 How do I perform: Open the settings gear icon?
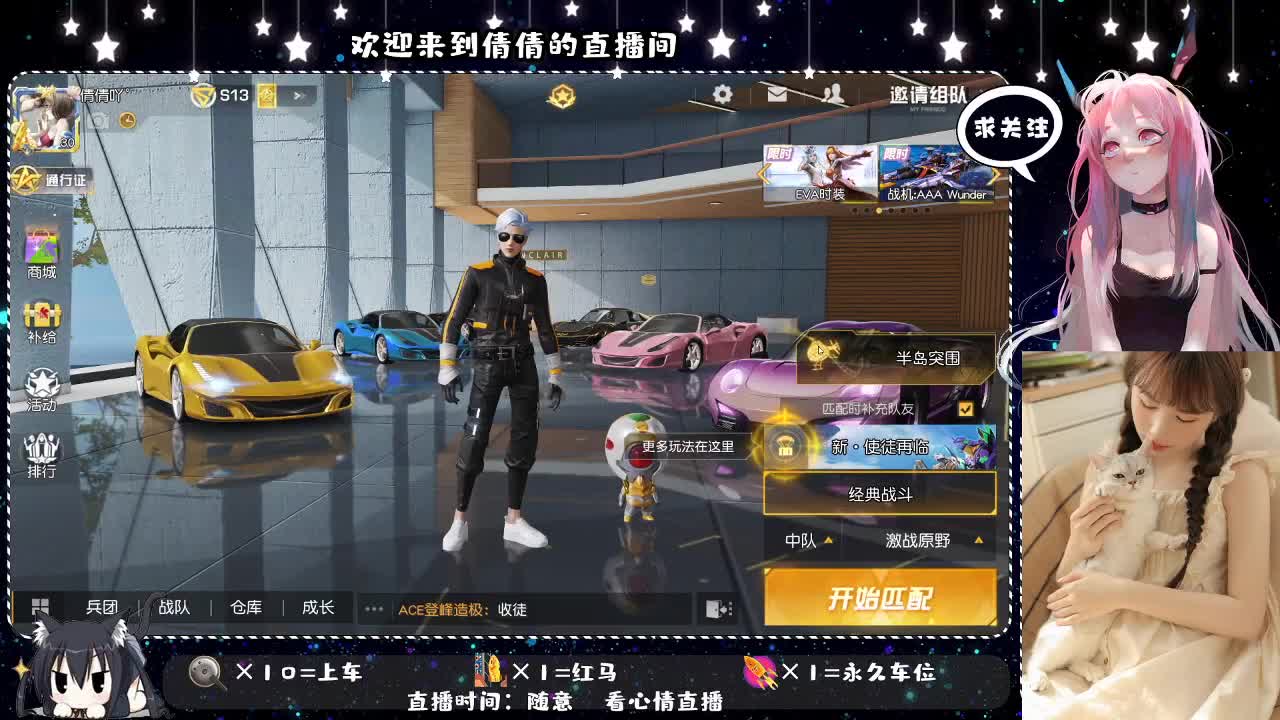pos(722,93)
